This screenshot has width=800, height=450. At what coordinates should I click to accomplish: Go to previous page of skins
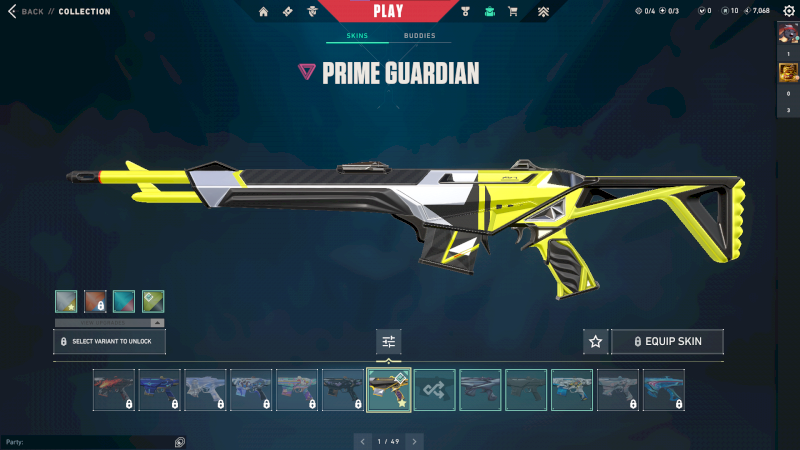(x=362, y=441)
